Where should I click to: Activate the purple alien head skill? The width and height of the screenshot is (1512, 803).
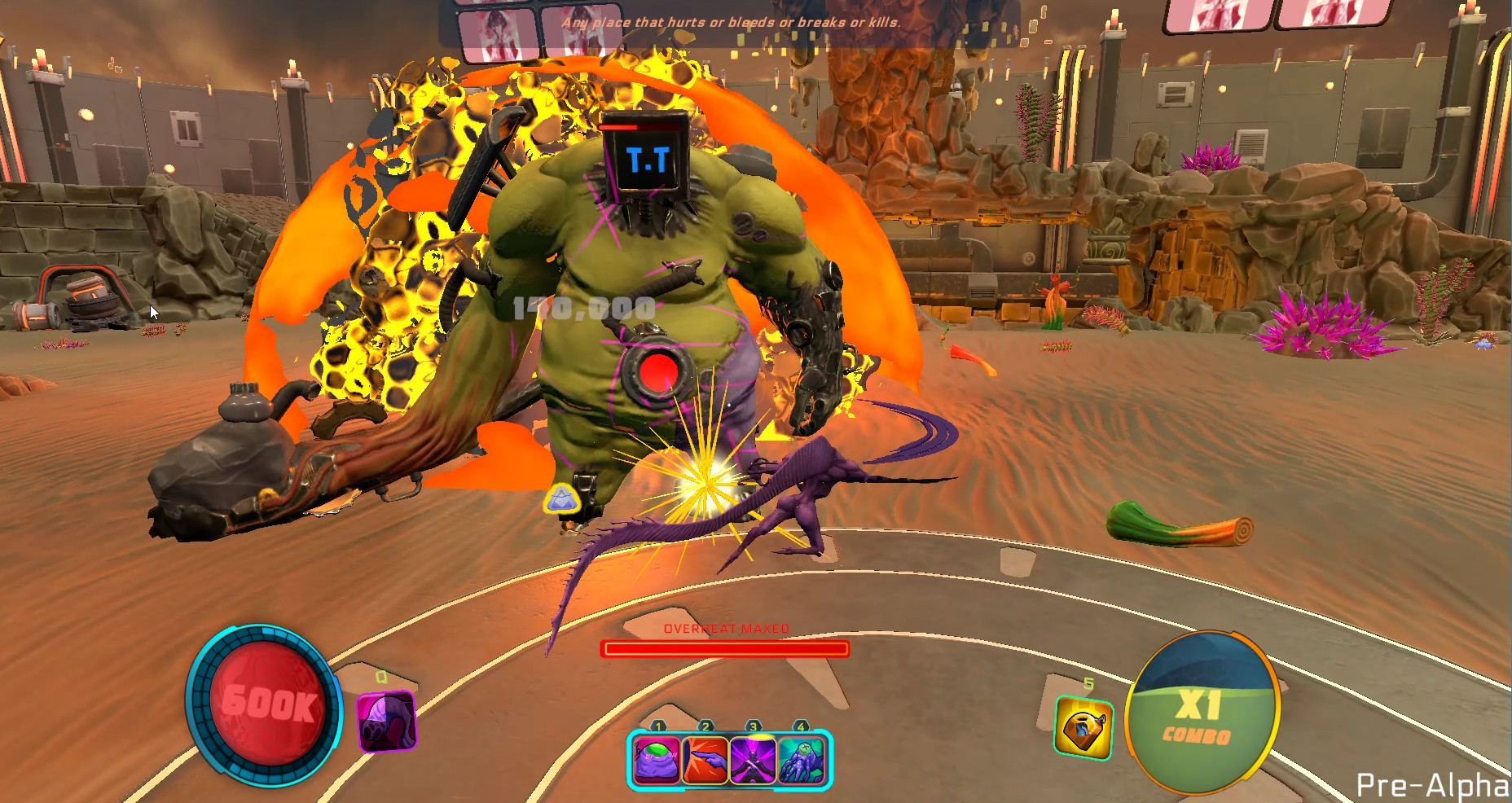pos(386,721)
